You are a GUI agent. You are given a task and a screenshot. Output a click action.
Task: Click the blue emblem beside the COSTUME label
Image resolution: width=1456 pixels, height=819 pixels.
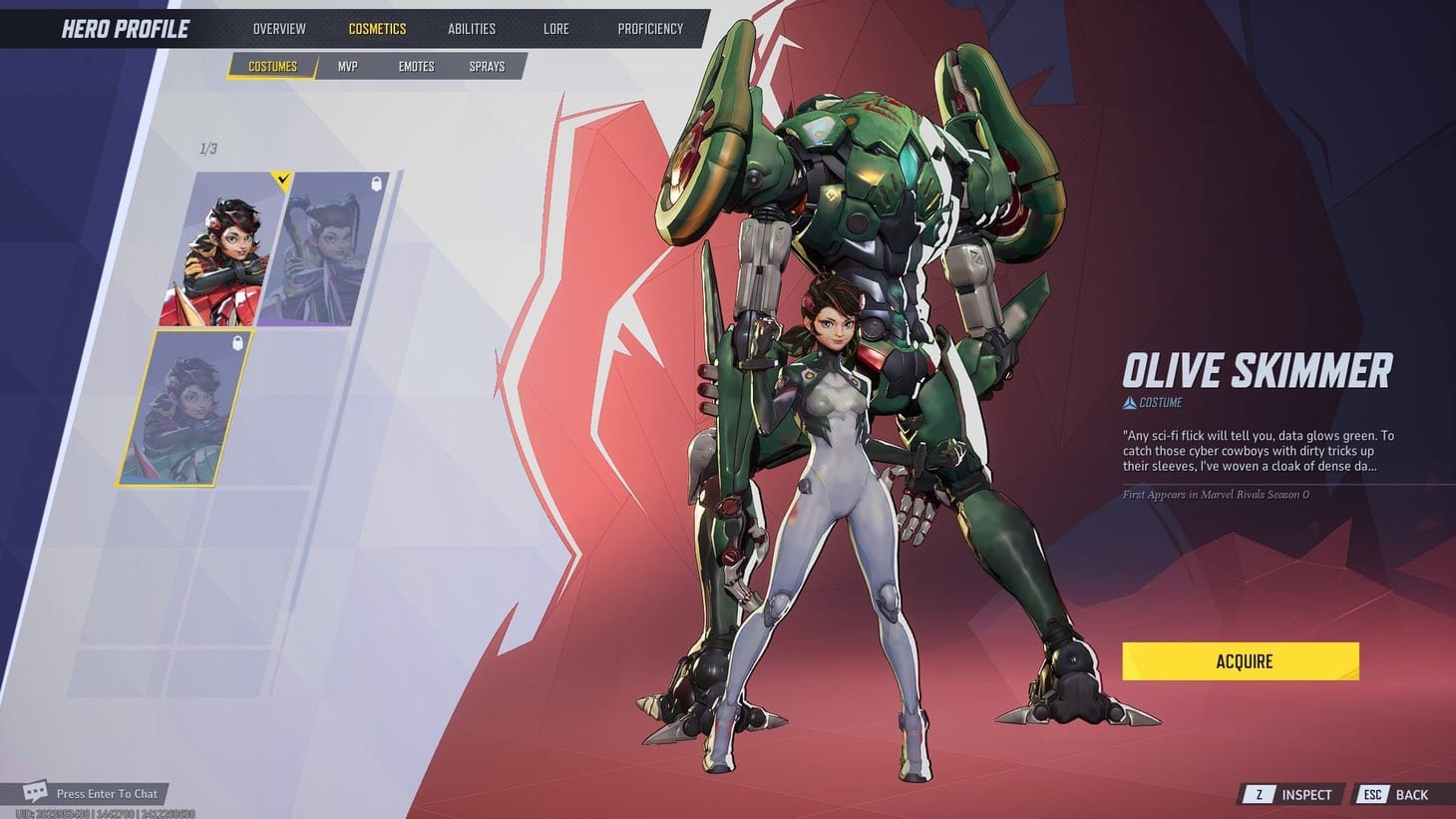tap(1128, 403)
